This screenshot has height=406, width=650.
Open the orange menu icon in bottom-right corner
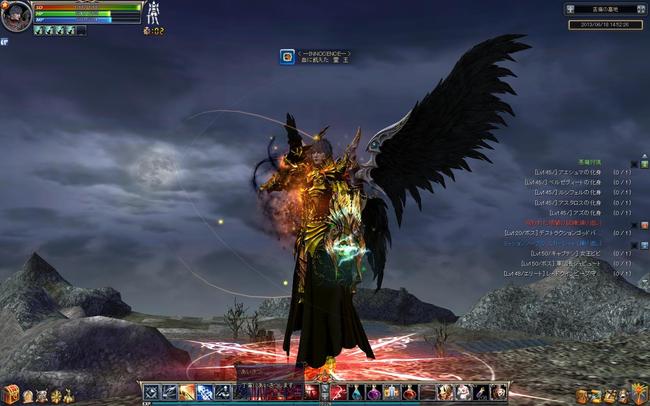[639, 393]
